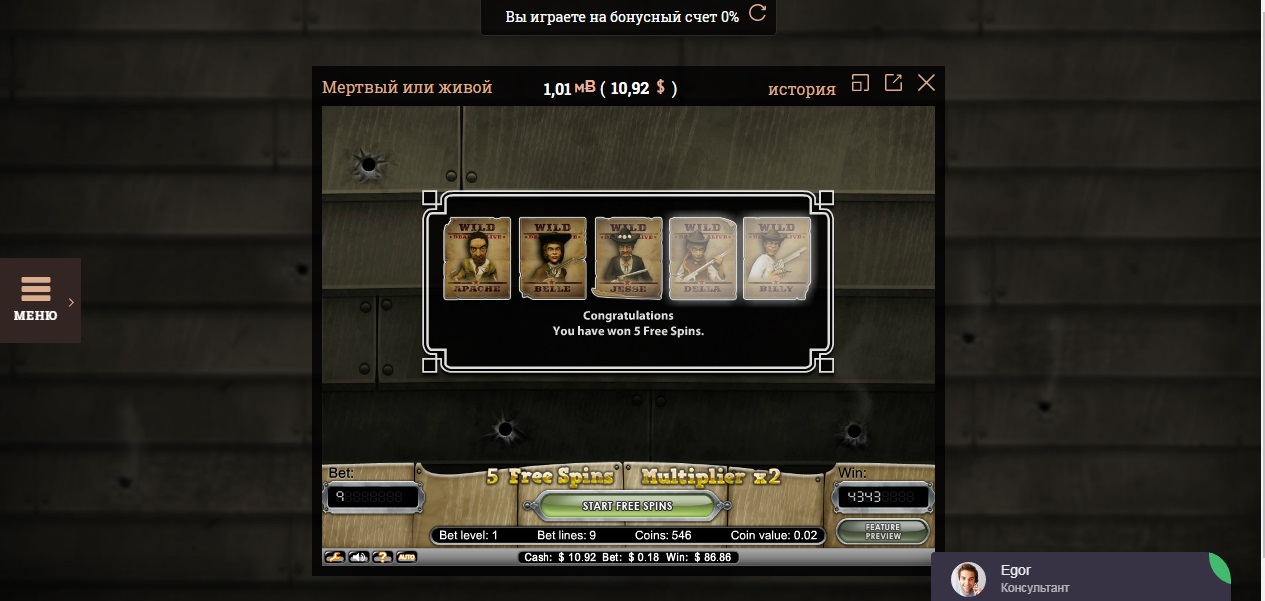Refresh the bonus balance indicator
This screenshot has width=1265, height=601.
pyautogui.click(x=758, y=14)
